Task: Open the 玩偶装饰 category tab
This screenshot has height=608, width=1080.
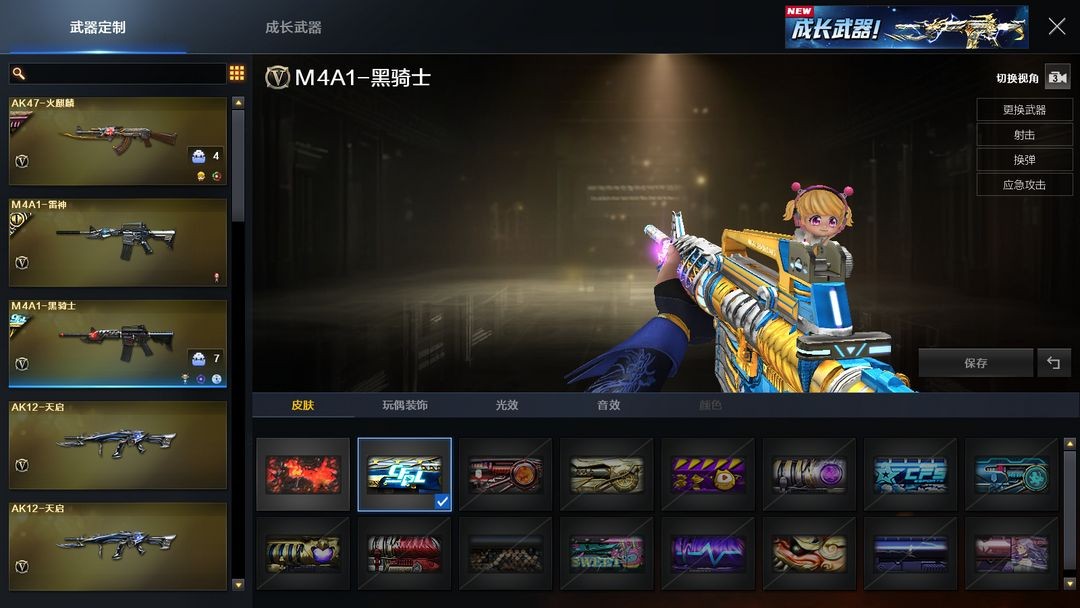Action: tap(404, 405)
